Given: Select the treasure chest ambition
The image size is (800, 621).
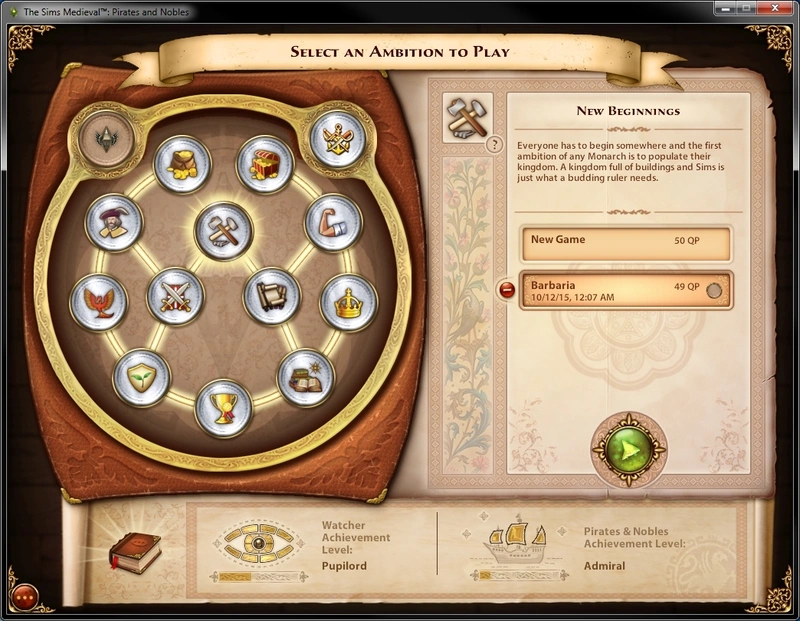Looking at the screenshot, I should click(264, 163).
